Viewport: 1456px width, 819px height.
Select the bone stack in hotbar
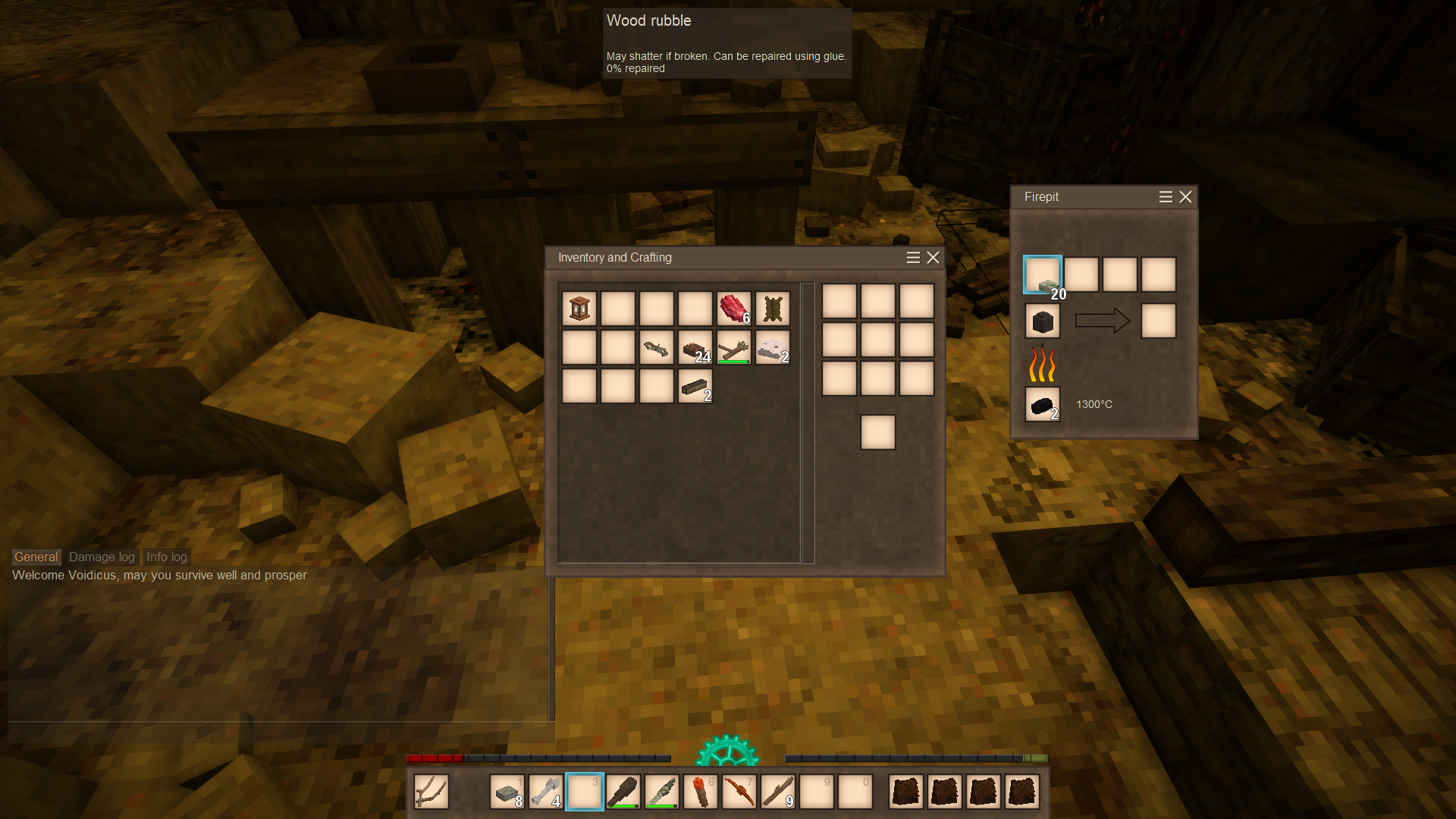coord(546,792)
